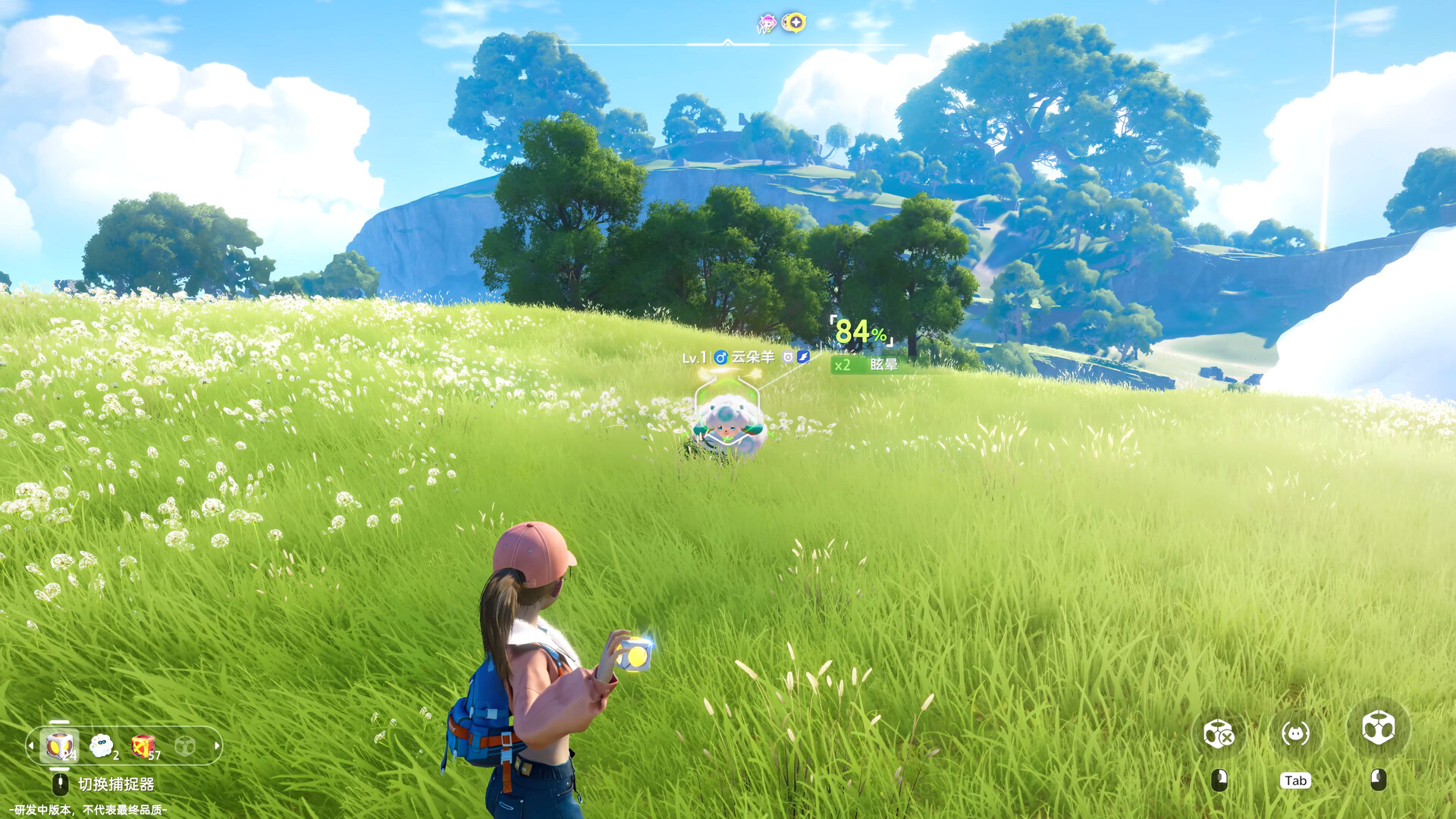Select the cloud sheep capture item slot
1456x819 pixels.
click(102, 746)
